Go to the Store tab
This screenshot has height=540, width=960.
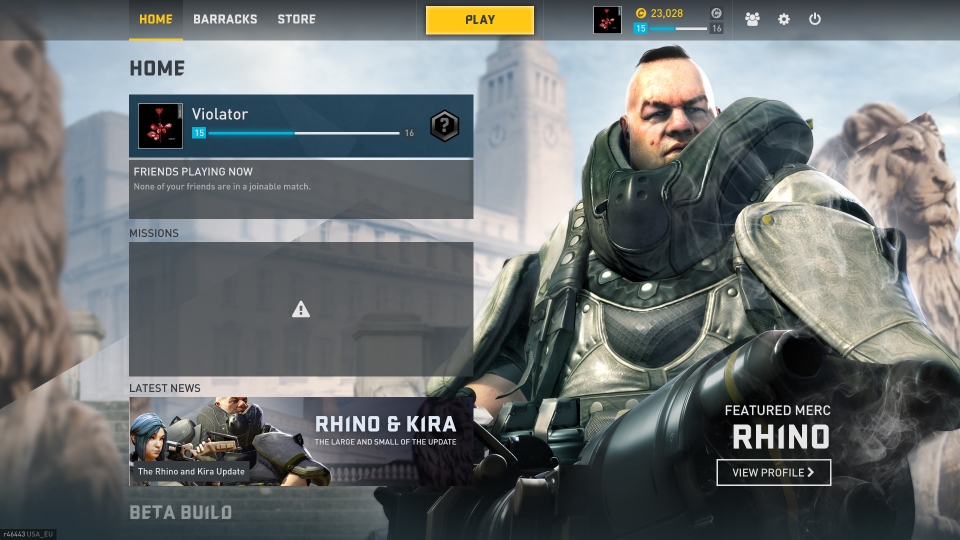tap(296, 19)
